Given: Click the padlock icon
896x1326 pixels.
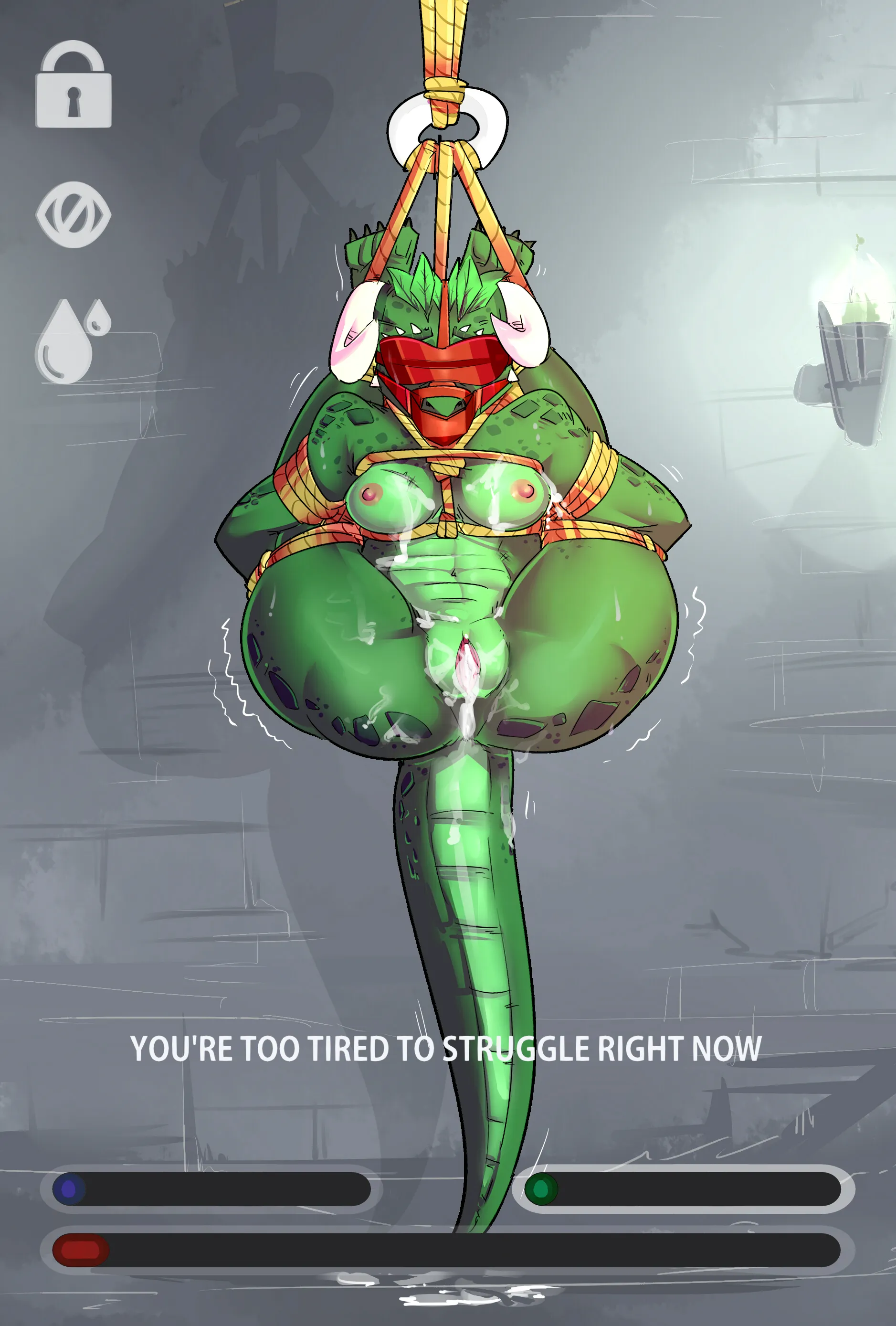Looking at the screenshot, I should (74, 85).
